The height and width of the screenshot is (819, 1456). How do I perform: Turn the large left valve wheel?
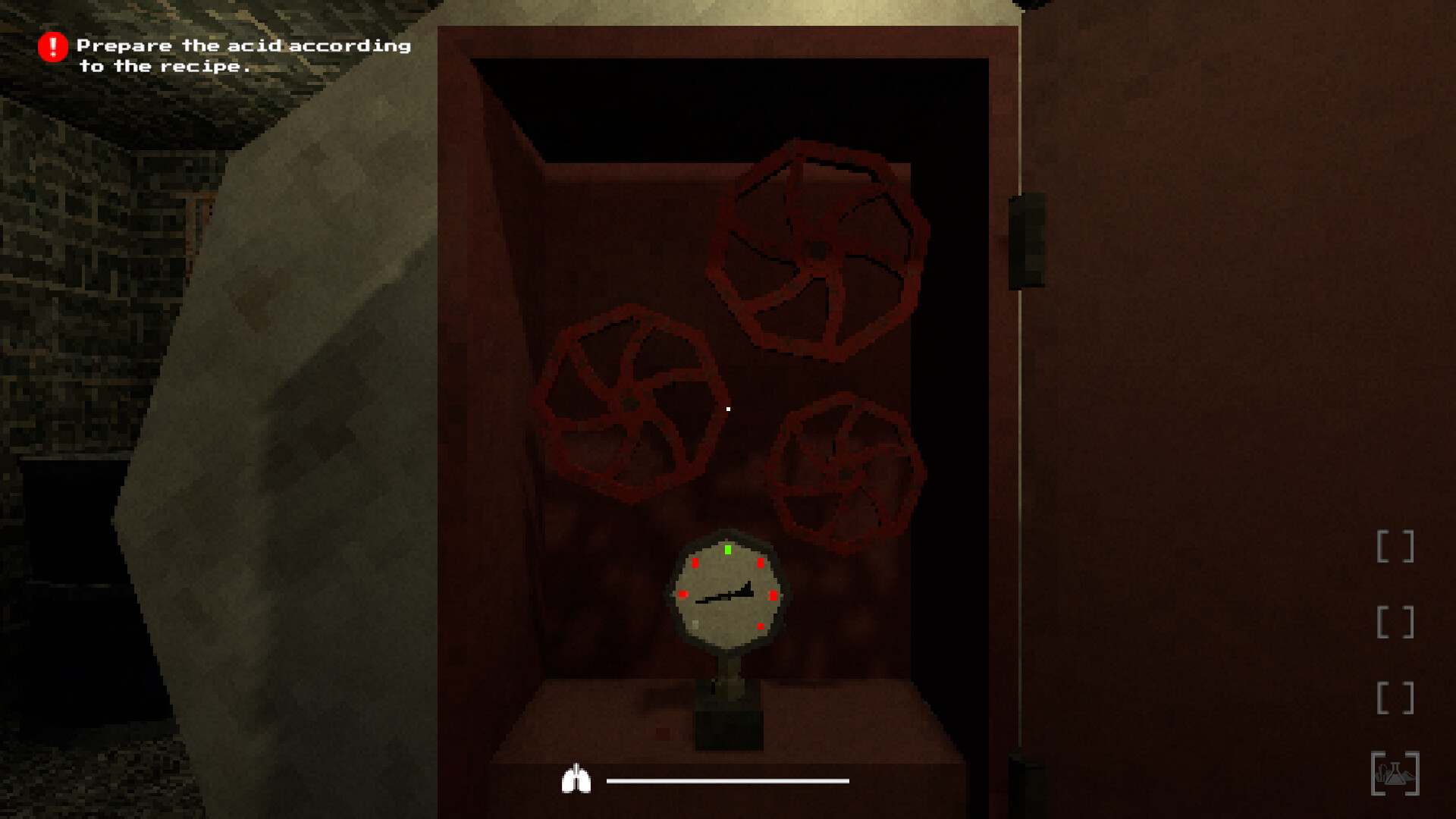coord(632,402)
